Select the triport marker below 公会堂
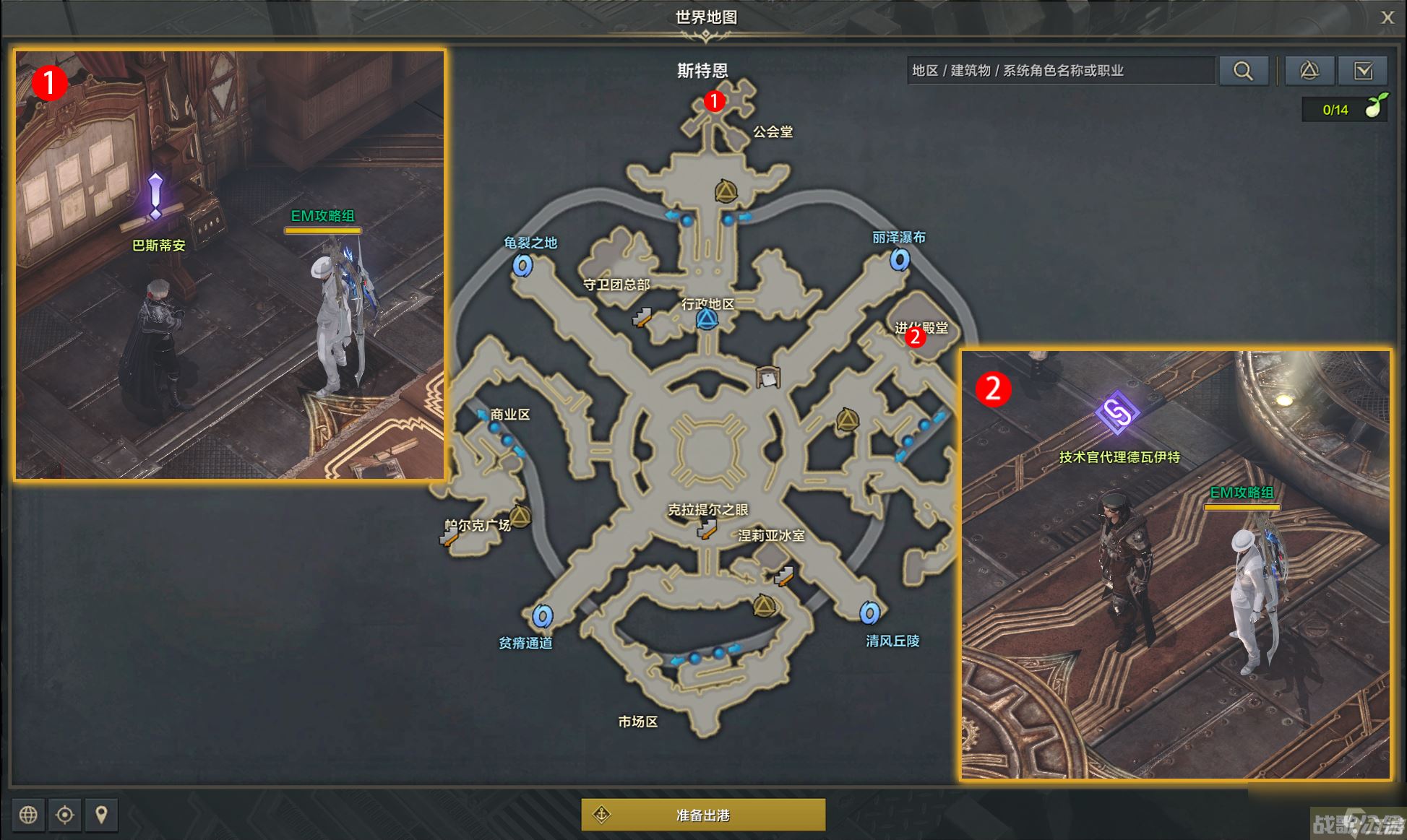Viewport: 1407px width, 840px height. pos(726,191)
